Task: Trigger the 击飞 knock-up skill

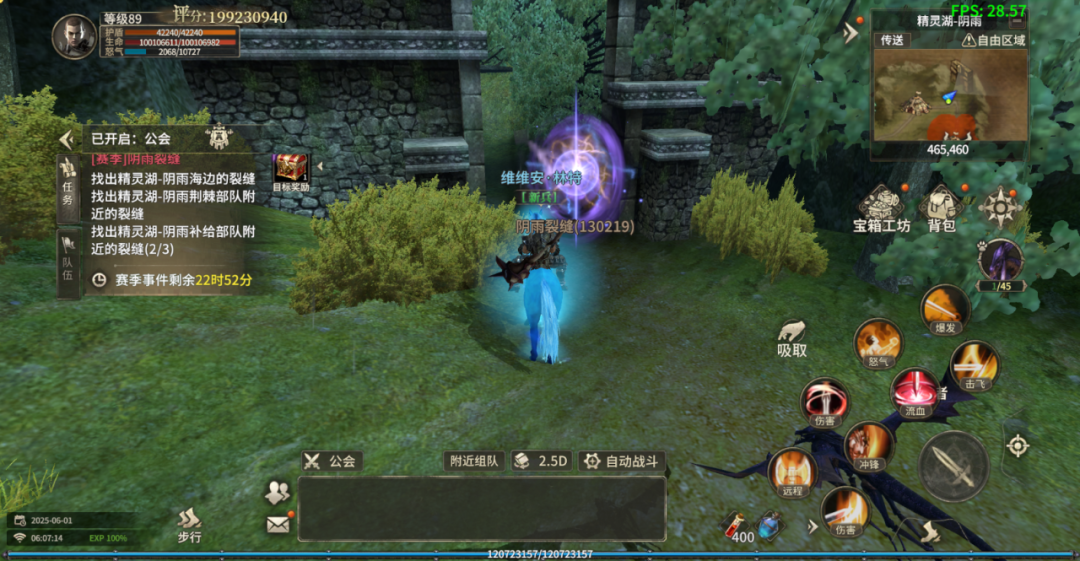Action: tap(973, 364)
